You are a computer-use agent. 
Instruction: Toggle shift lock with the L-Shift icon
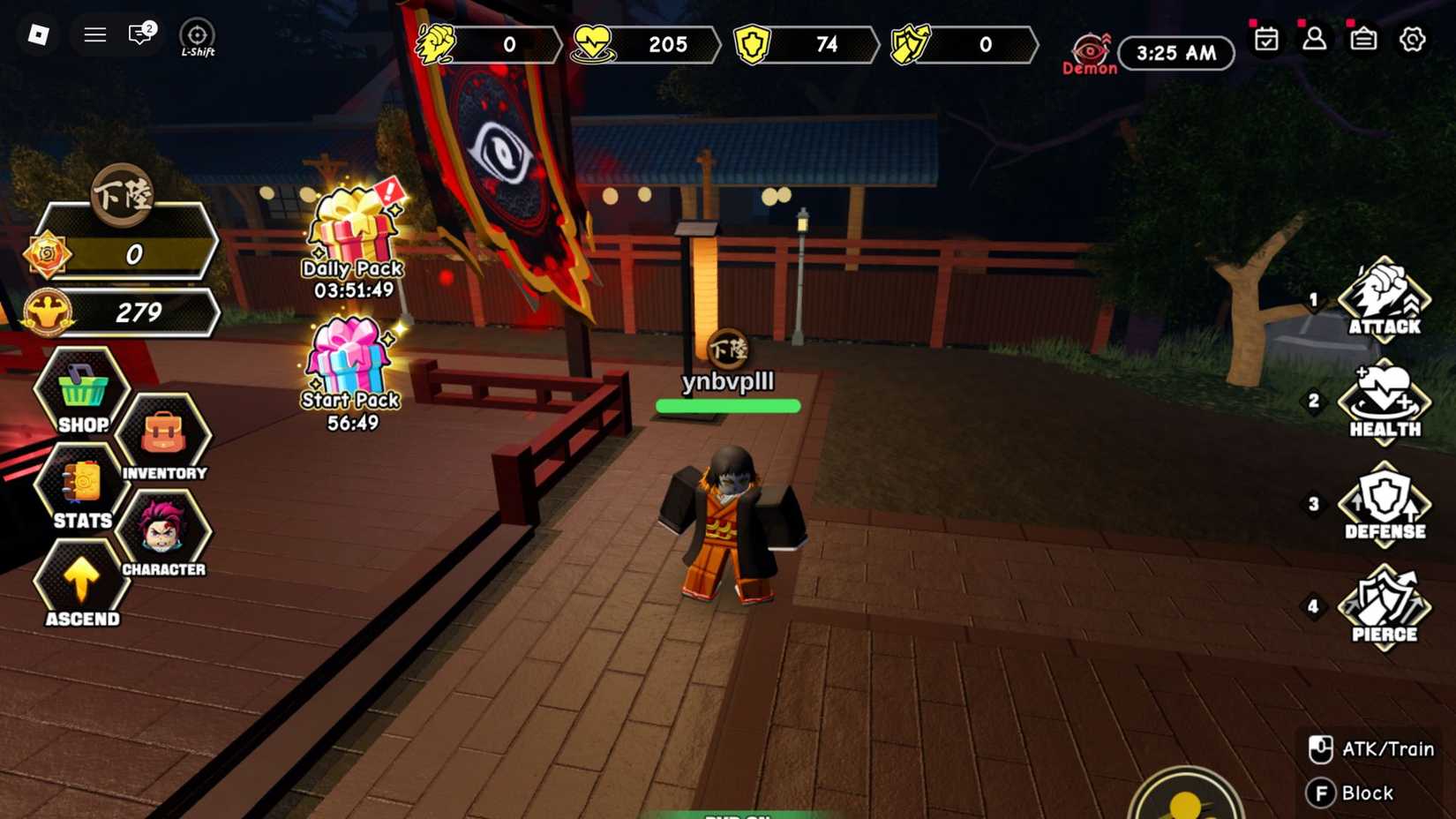pos(196,35)
